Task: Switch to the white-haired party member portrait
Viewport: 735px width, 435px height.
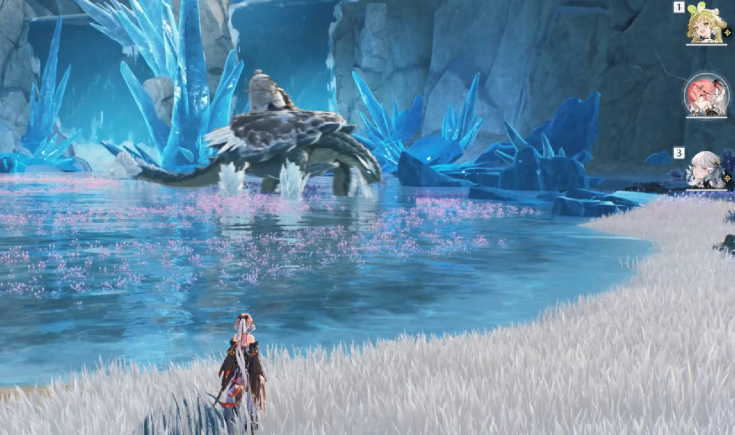Action: pos(705,169)
